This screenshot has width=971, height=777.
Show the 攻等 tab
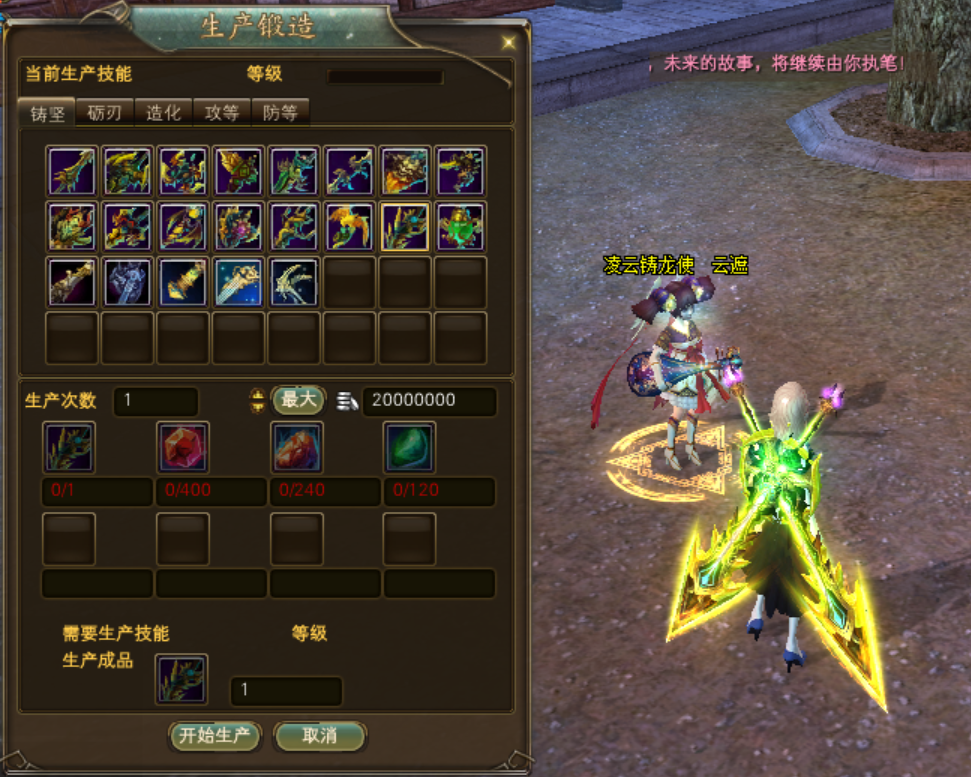pos(221,113)
